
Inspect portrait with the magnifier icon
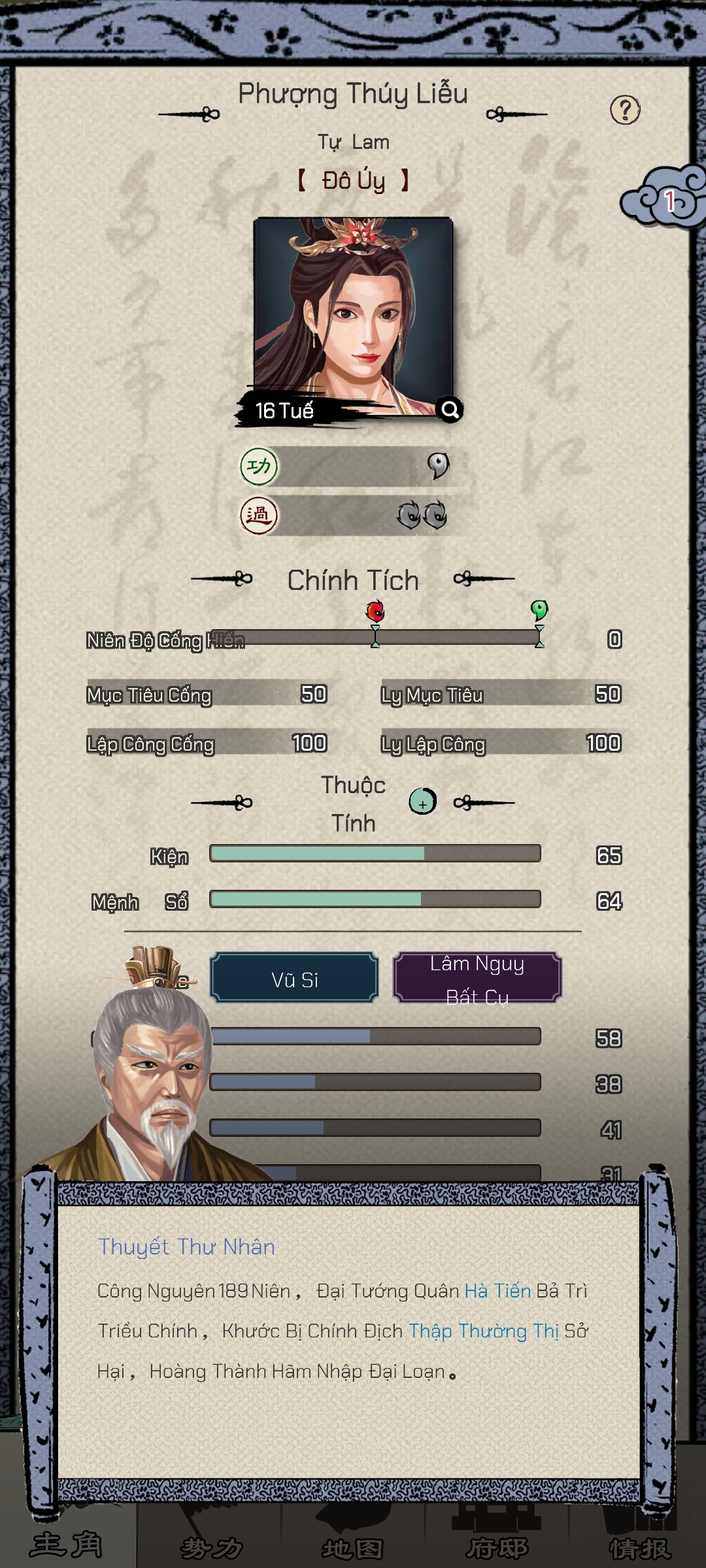[450, 410]
